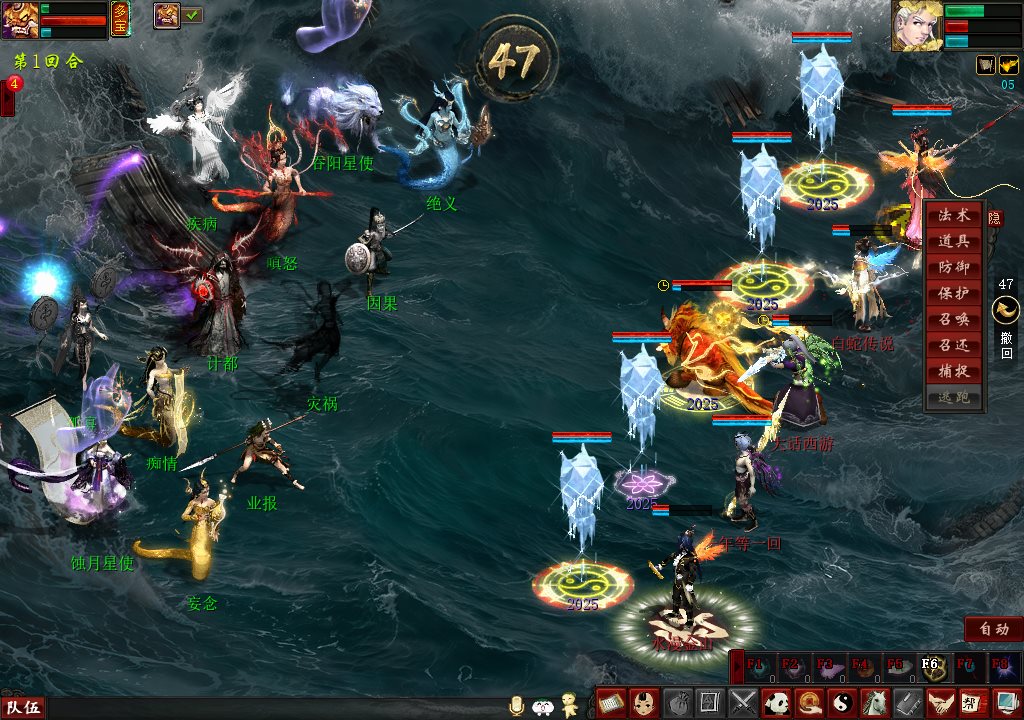Image resolution: width=1024 pixels, height=720 pixels.
Task: Open the handshake toolbar icon
Action: 937,702
